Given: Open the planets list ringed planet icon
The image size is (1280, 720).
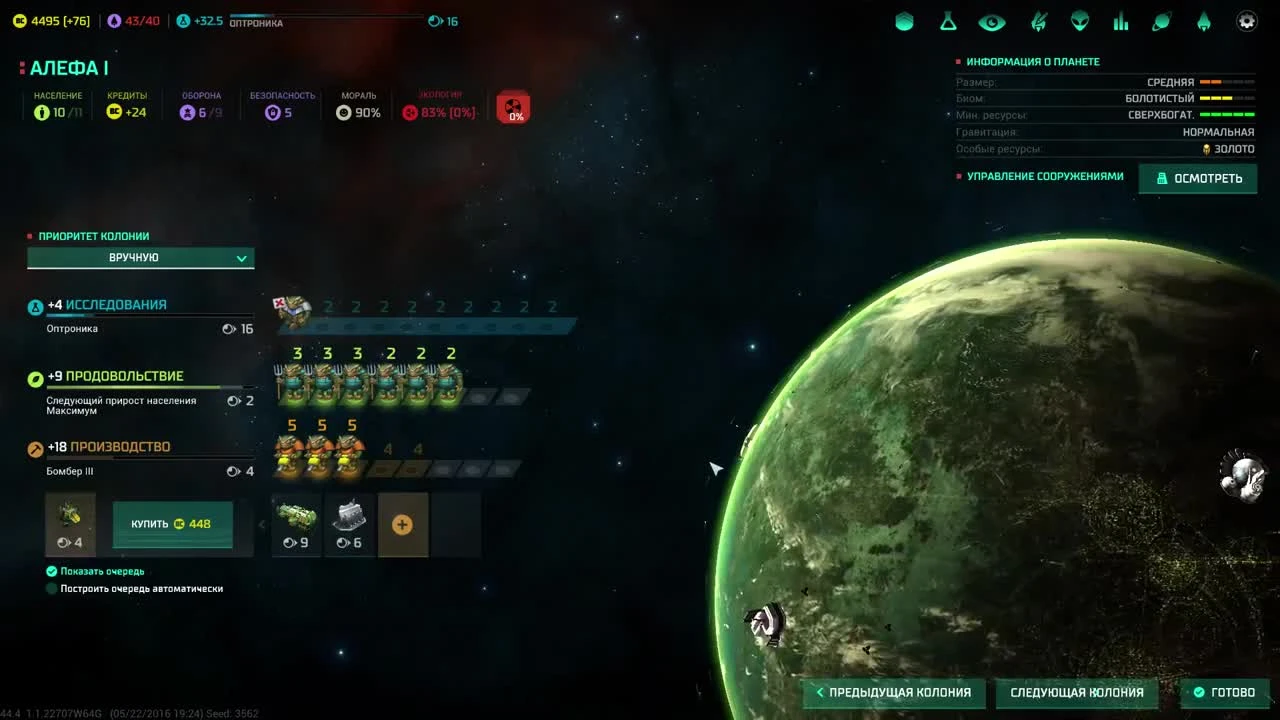Looking at the screenshot, I should pos(1161,21).
